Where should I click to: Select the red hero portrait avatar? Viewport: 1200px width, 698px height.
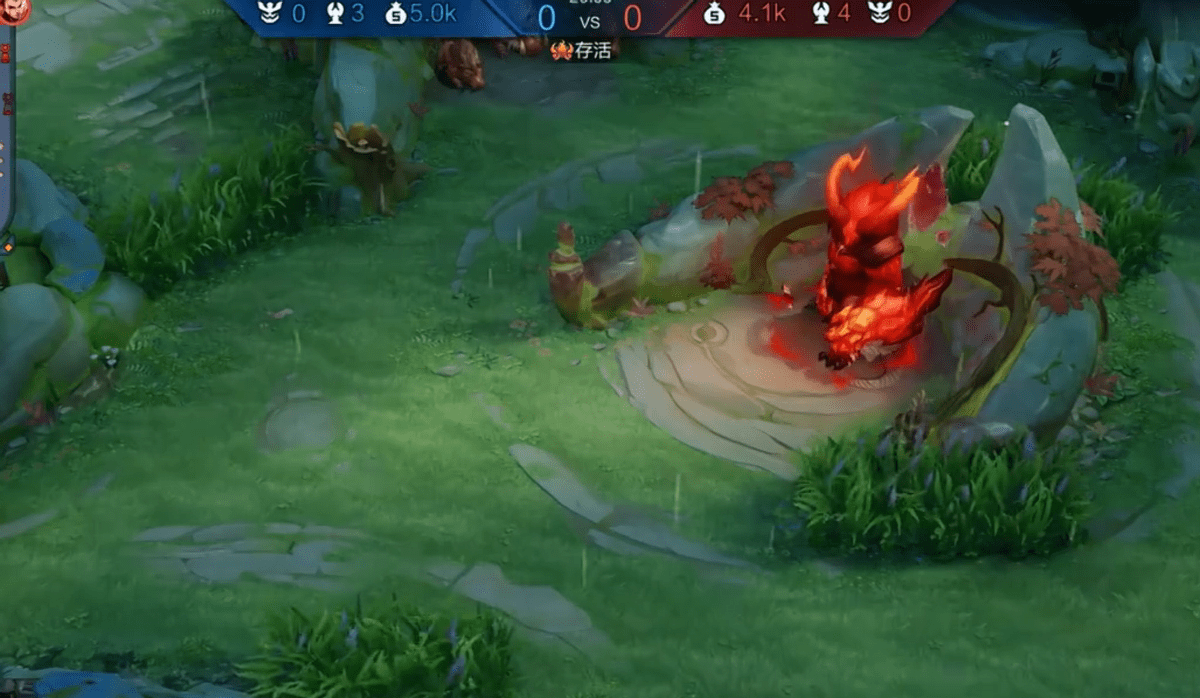pyautogui.click(x=14, y=10)
